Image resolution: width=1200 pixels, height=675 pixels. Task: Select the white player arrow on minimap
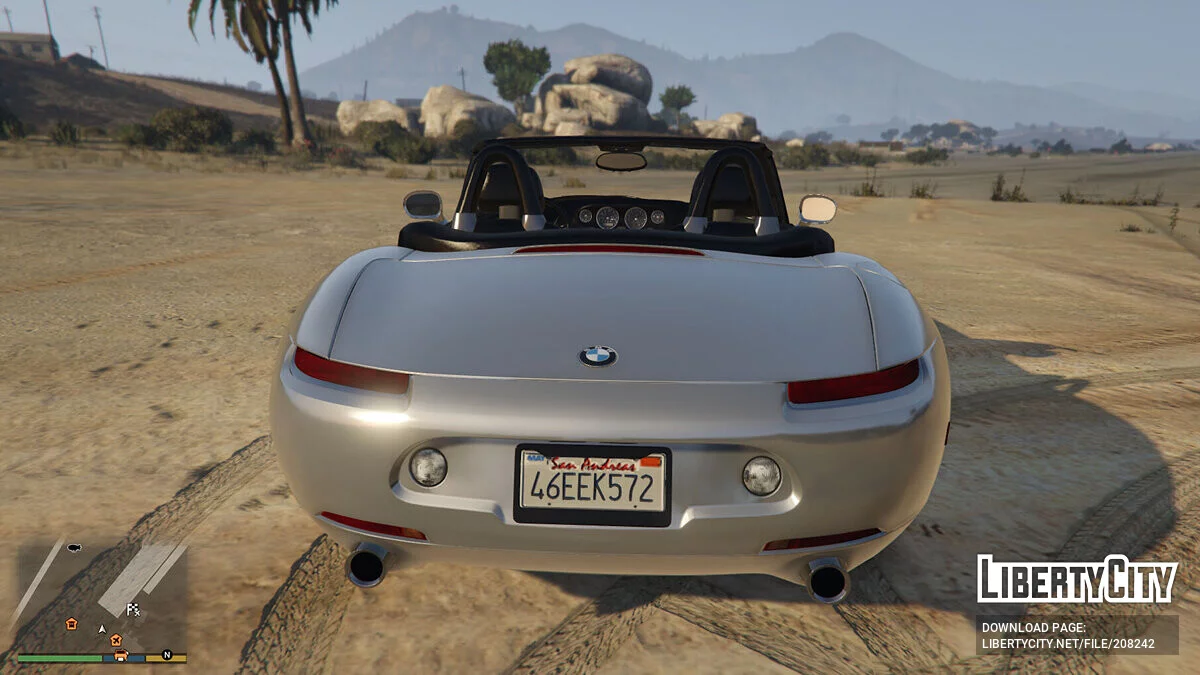101,629
